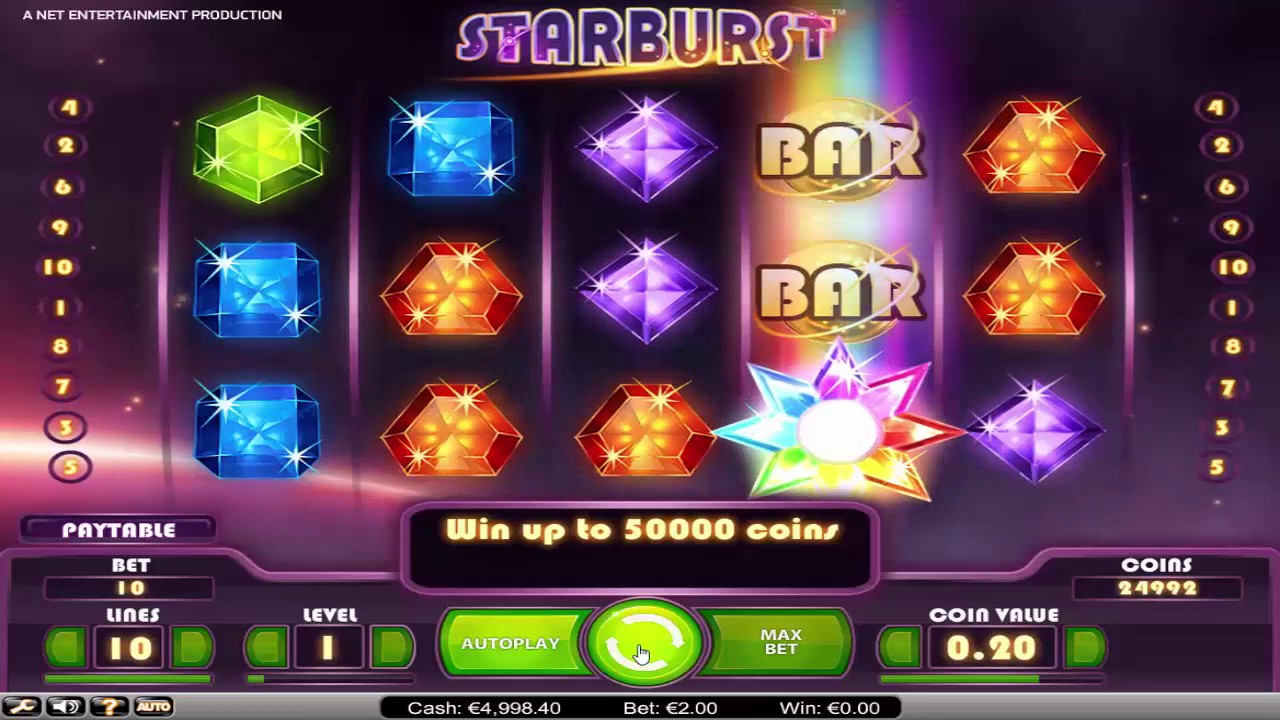Increase the number of Lines
Screen dimensions: 1280x720
[191, 648]
